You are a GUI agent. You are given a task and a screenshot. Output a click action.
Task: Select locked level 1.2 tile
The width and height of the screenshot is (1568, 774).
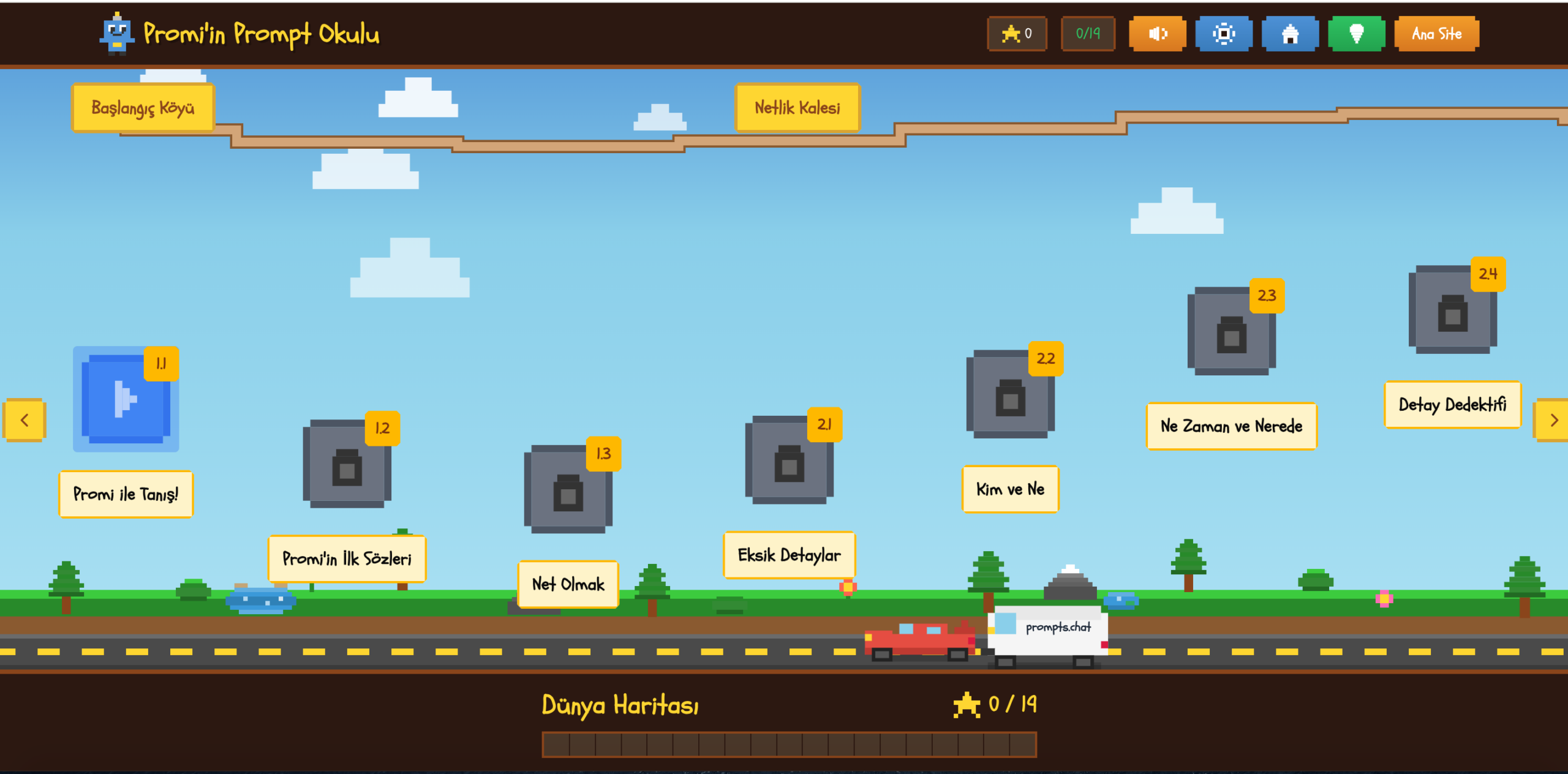(x=347, y=464)
